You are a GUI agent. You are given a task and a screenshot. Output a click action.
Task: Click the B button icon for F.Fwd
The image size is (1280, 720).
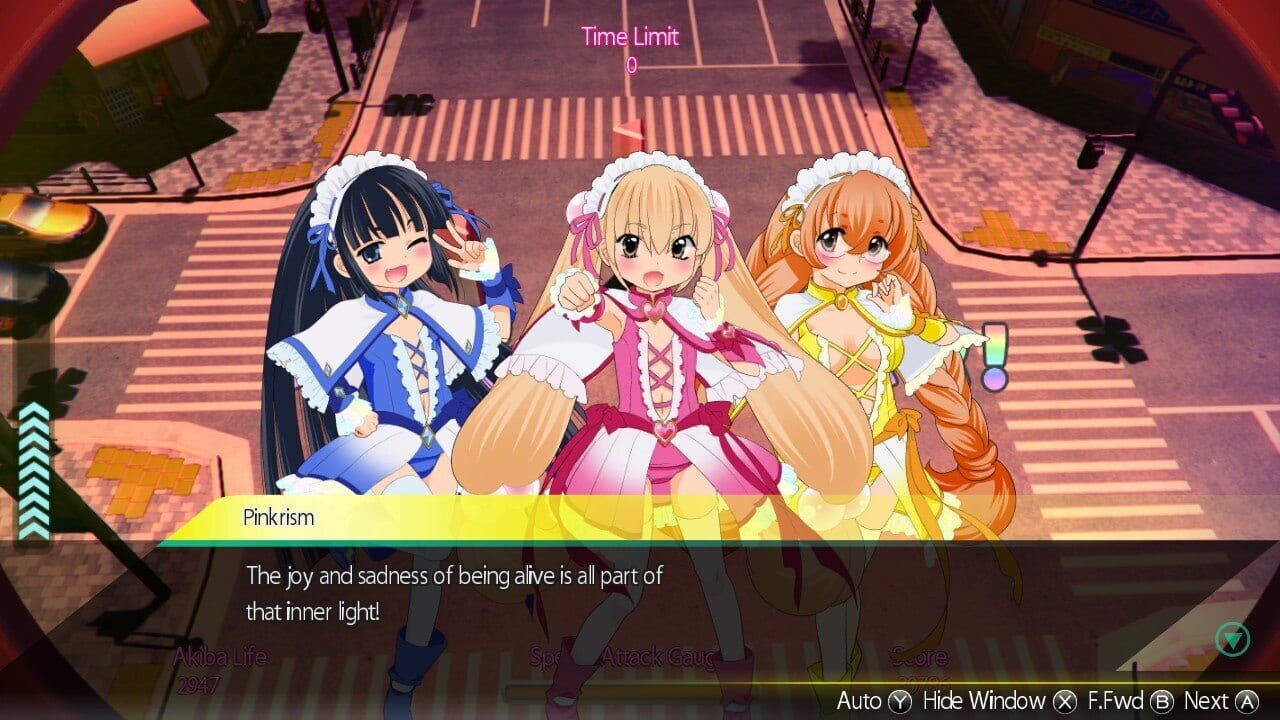[x=1162, y=701]
